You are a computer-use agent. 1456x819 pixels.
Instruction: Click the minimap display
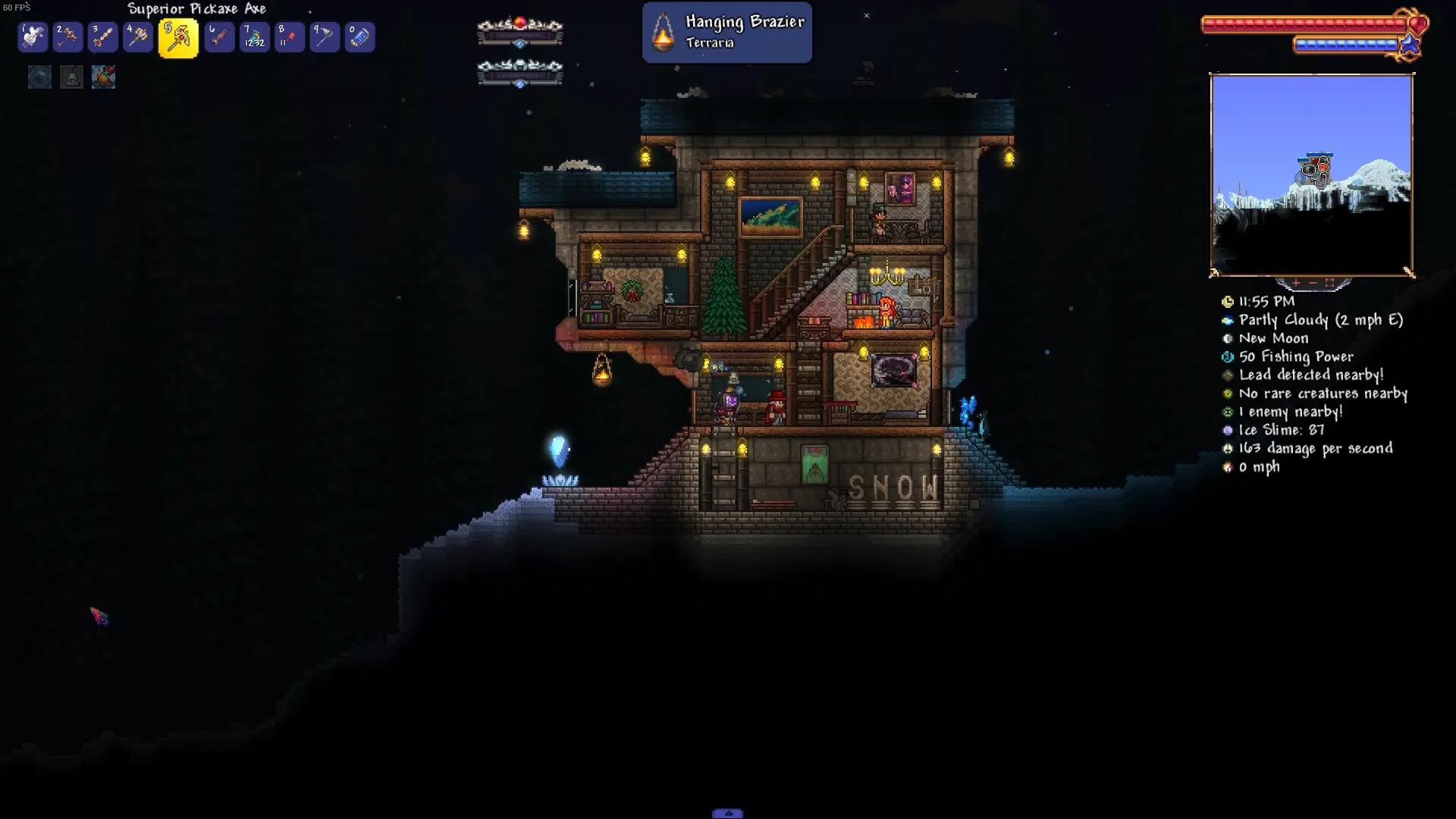pos(1311,175)
